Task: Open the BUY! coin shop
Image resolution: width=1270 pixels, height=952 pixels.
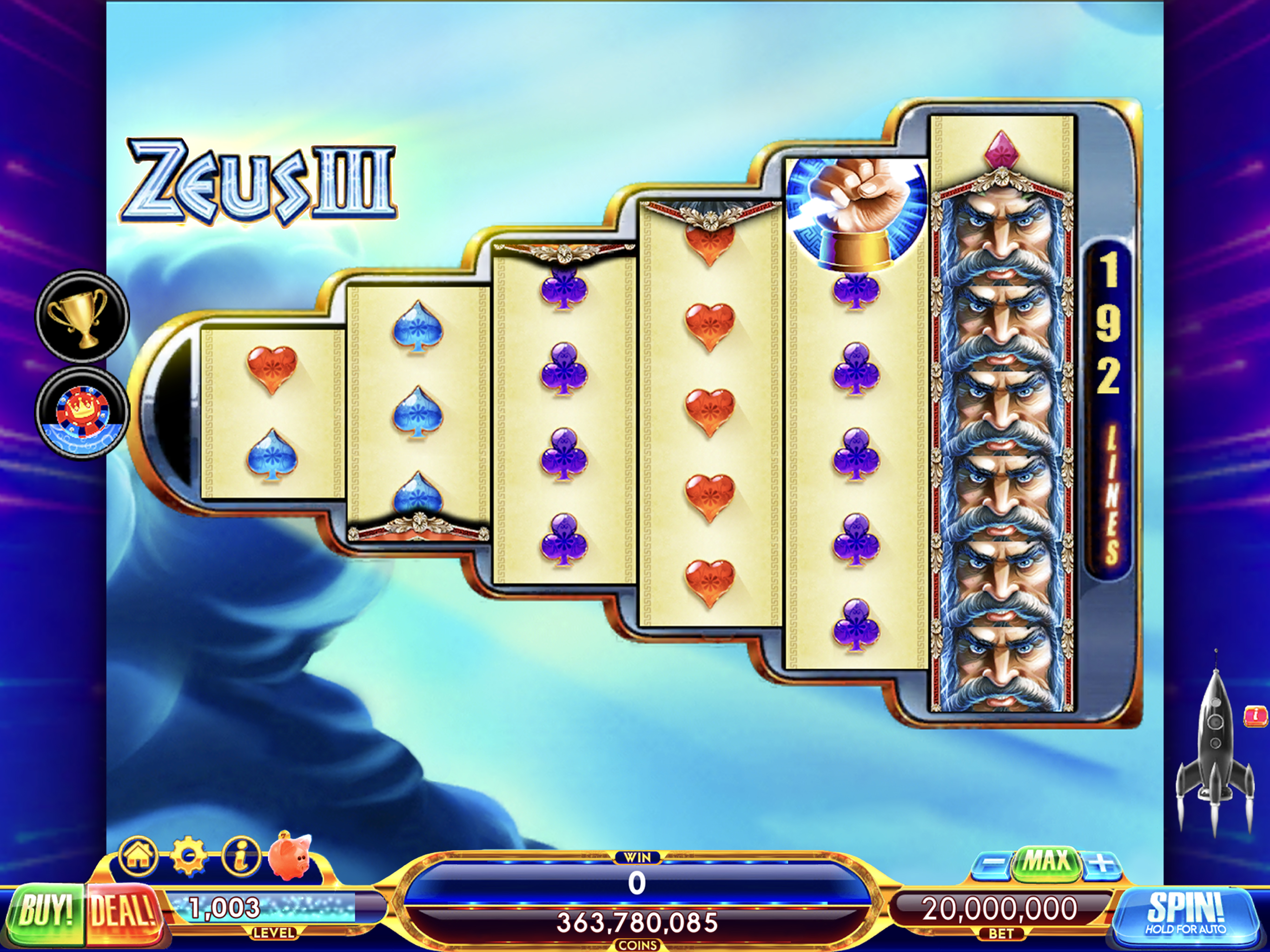Action: 46,912
